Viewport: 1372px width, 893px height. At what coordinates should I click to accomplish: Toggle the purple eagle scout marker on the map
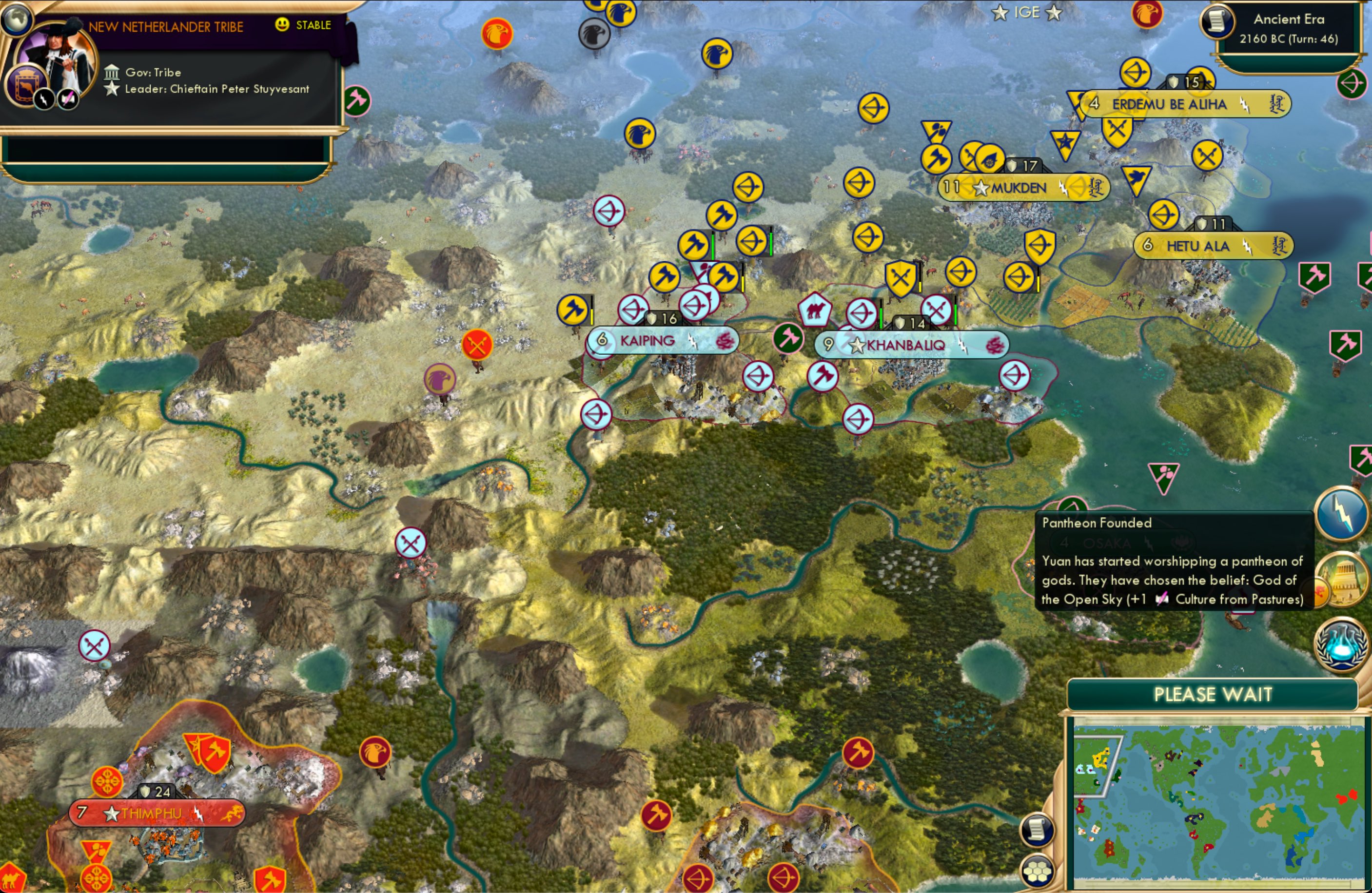click(441, 379)
